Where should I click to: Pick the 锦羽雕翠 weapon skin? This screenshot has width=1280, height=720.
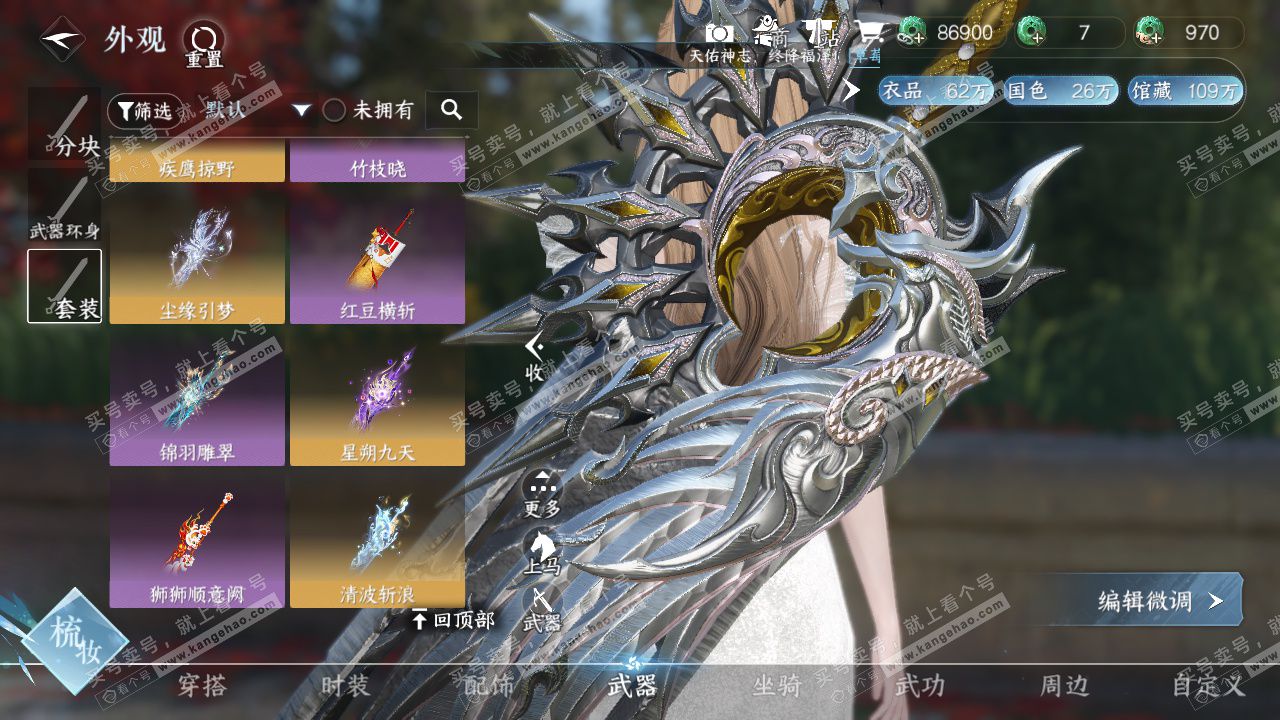coord(197,401)
